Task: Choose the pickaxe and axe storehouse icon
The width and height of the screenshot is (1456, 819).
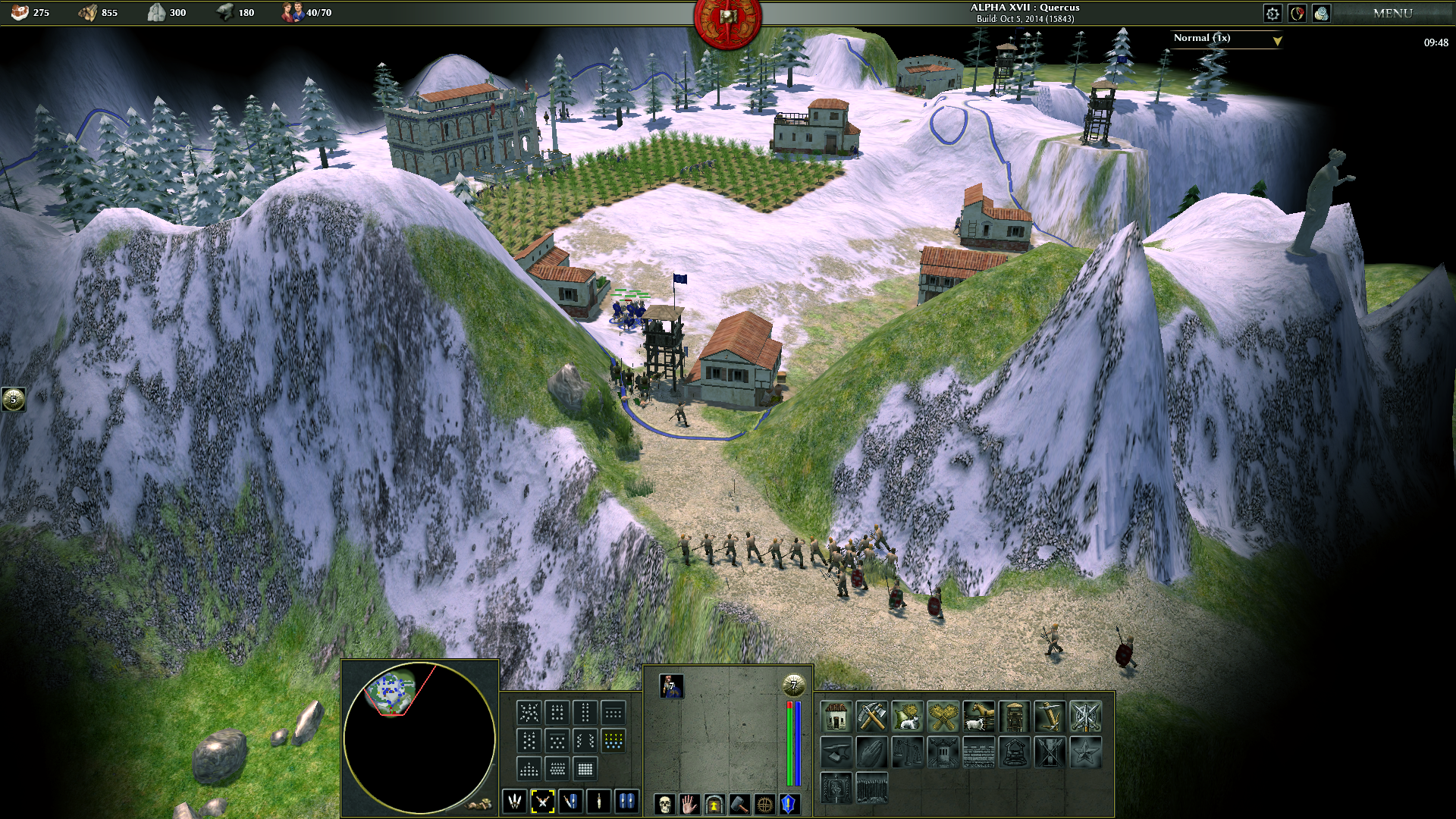Action: tap(872, 716)
